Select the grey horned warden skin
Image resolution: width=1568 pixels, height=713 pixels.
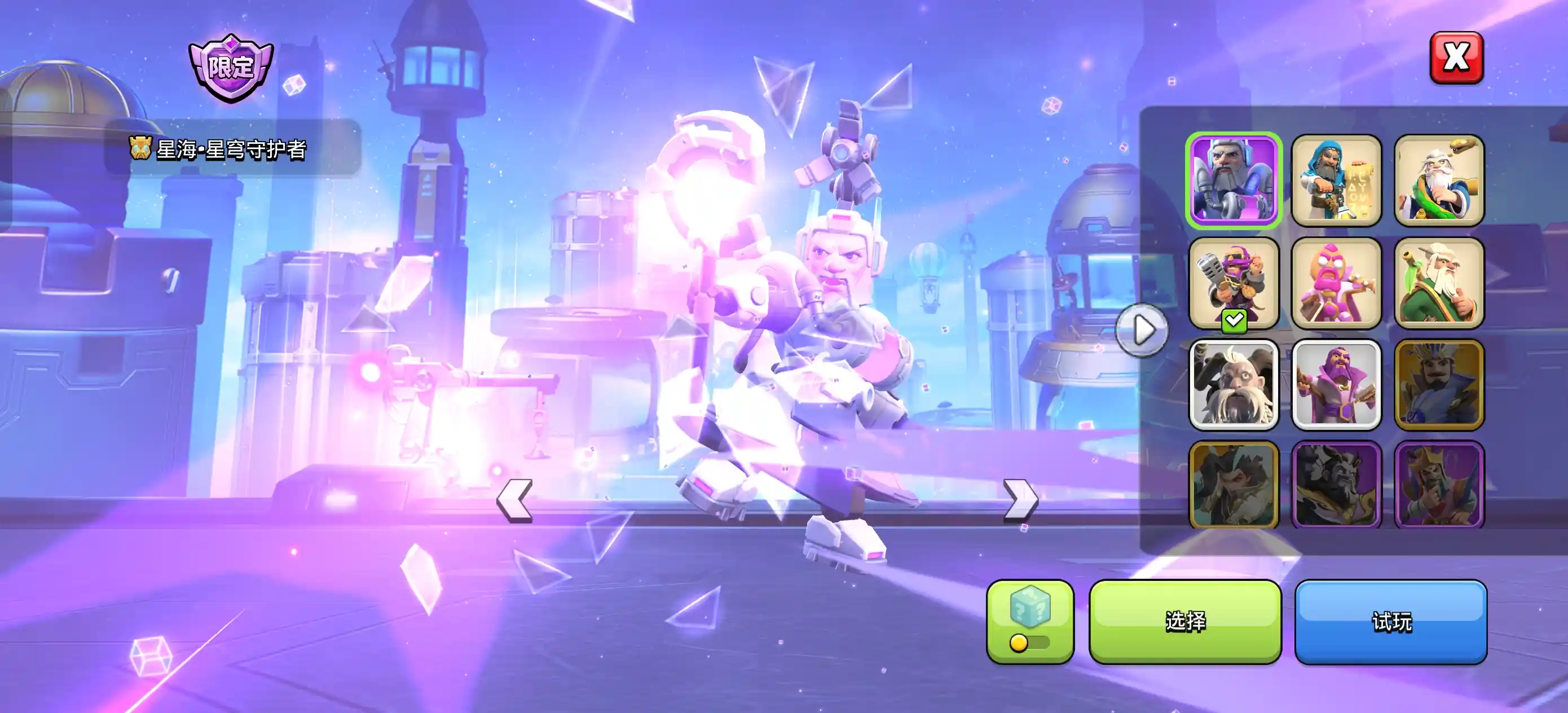coord(1234,385)
